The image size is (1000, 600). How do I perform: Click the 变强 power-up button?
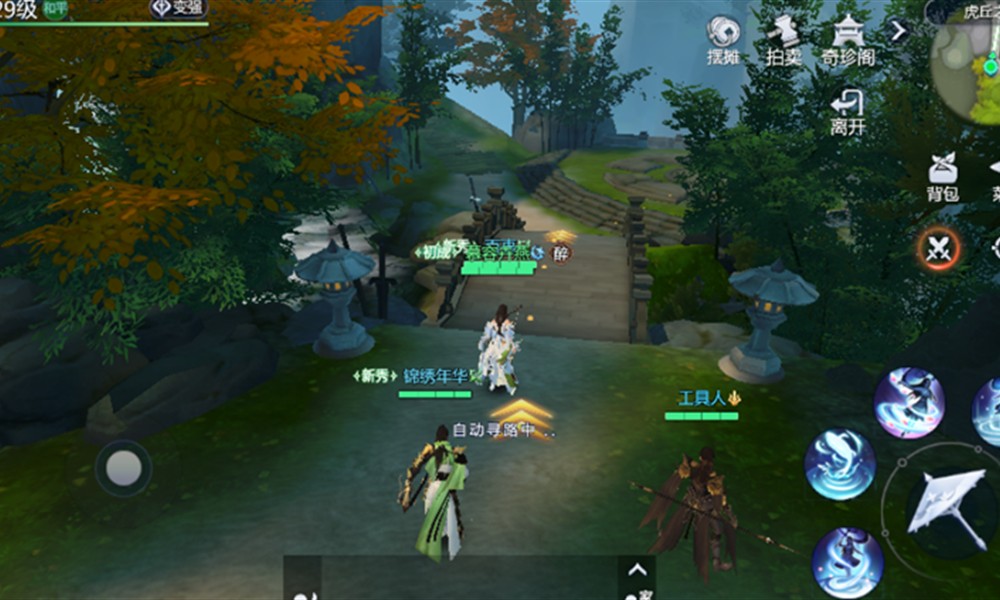(x=179, y=9)
